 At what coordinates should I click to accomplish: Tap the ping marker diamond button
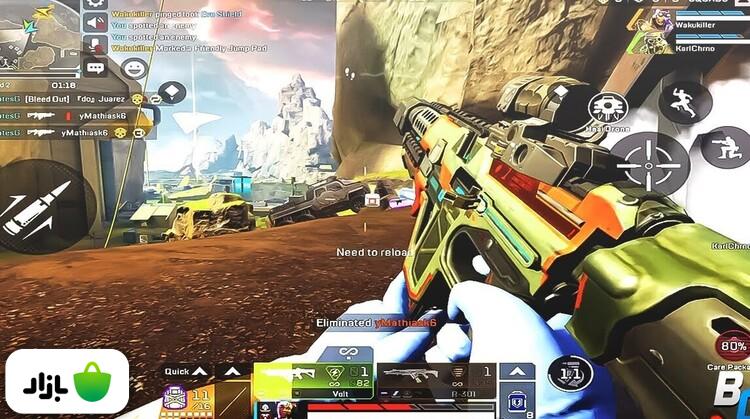pyautogui.click(x=173, y=94)
